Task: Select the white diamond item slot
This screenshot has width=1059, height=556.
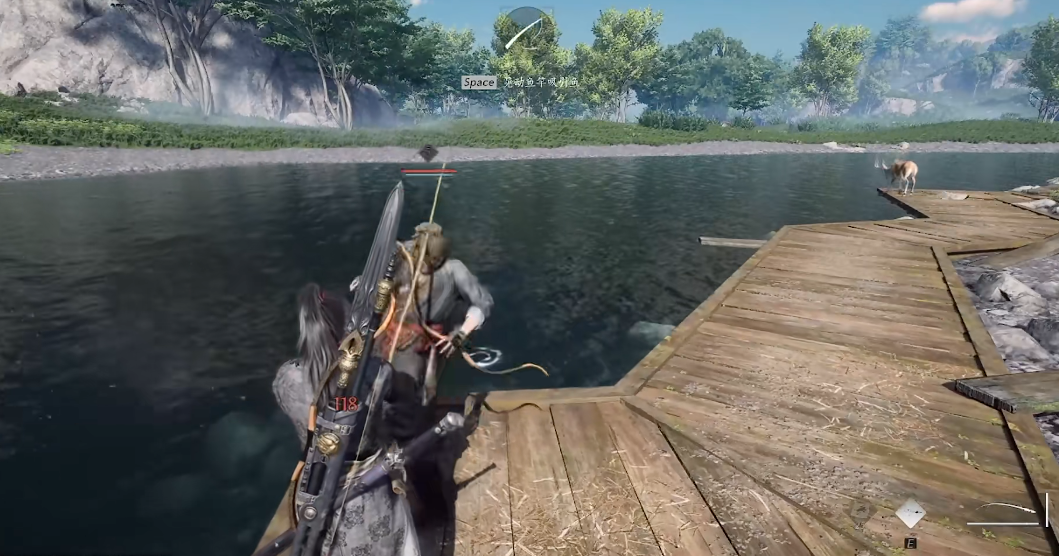Action: 910,513
